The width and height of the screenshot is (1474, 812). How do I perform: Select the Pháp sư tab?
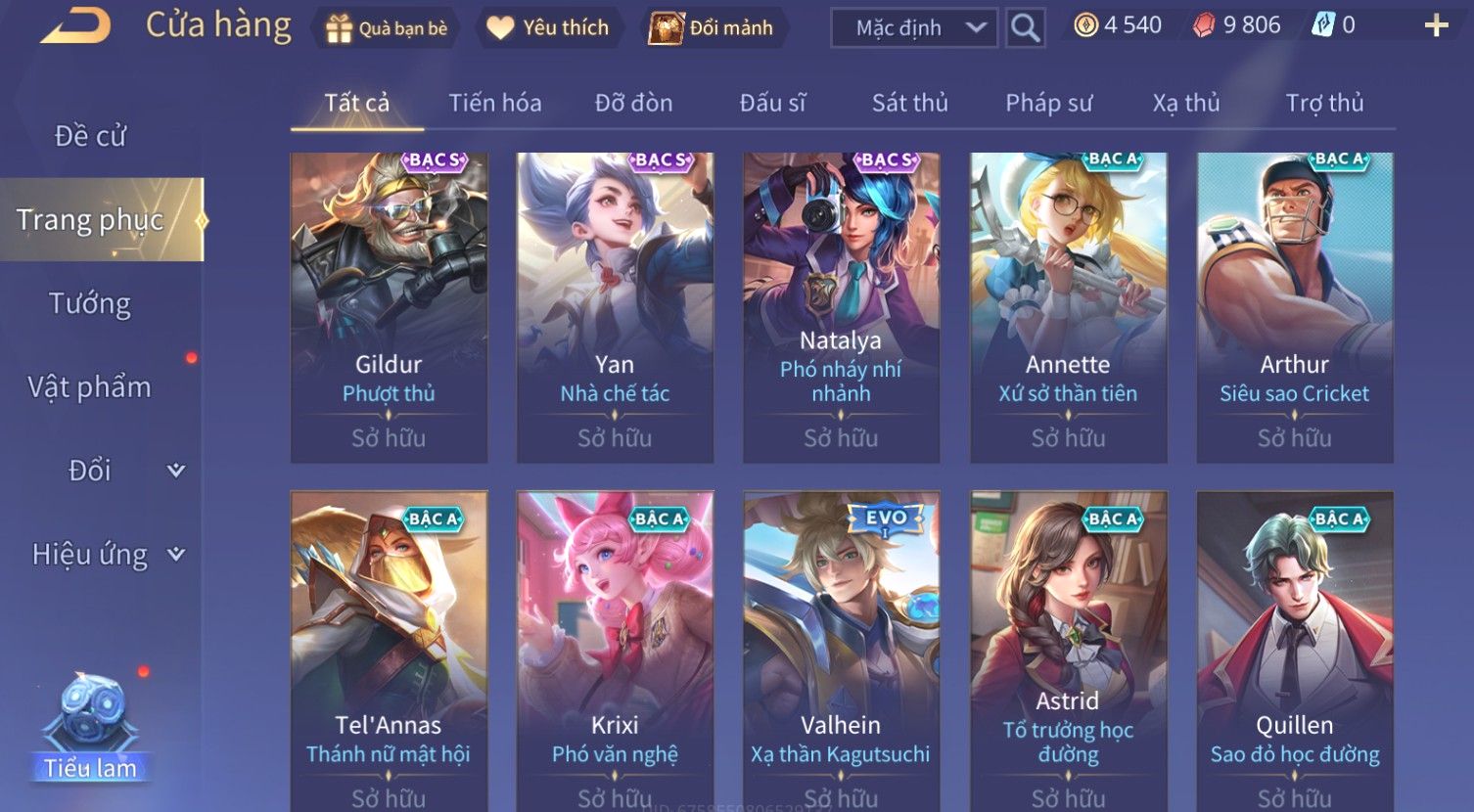(x=1048, y=103)
